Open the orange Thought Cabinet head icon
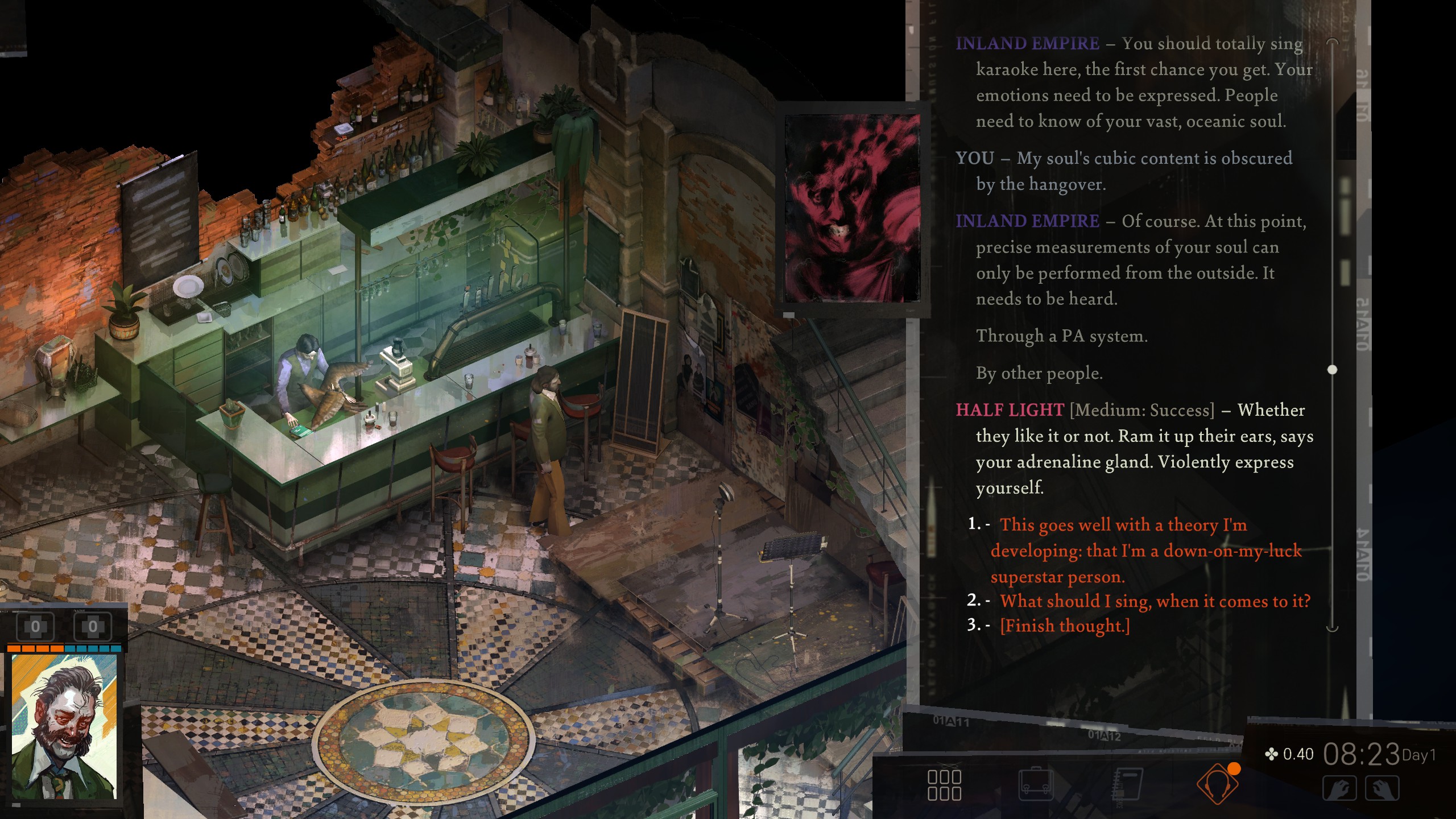Screen dimensions: 1456x819 1217,785
